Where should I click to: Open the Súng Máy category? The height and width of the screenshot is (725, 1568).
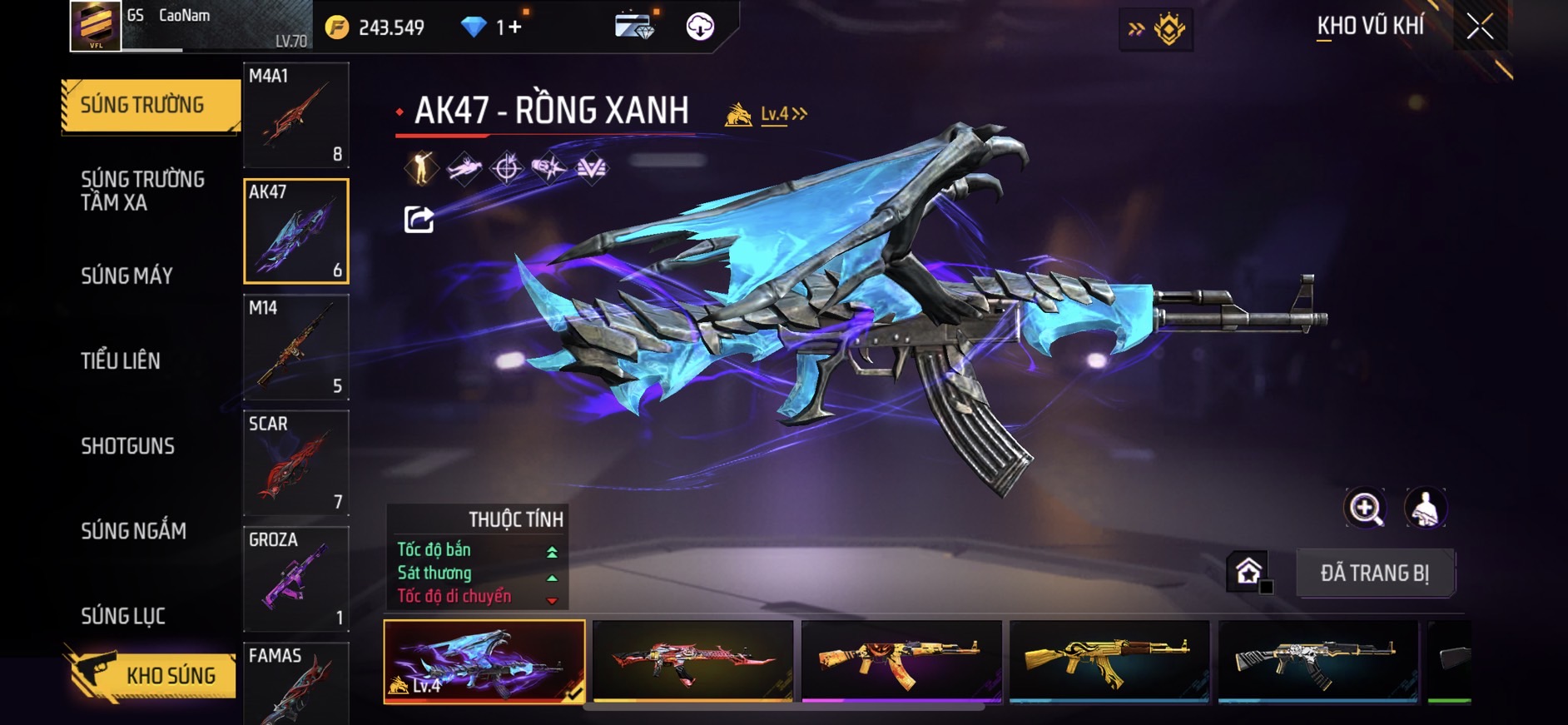(127, 276)
